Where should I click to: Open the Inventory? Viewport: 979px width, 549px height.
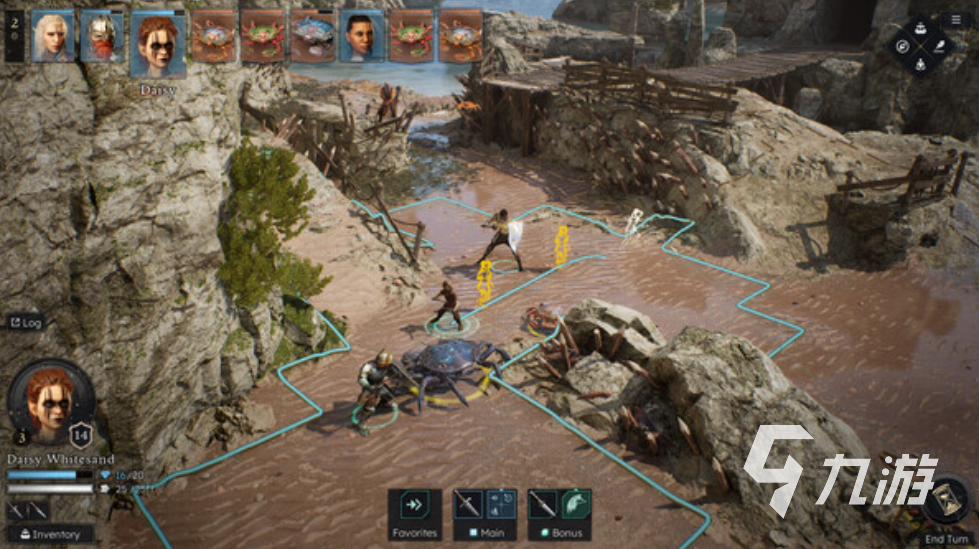(x=50, y=534)
